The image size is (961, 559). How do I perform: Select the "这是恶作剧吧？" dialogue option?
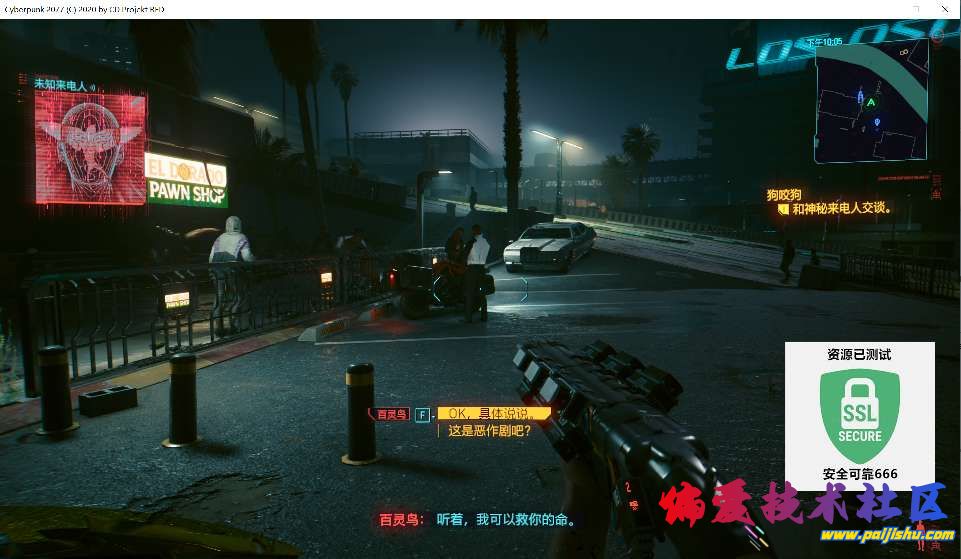(x=489, y=432)
